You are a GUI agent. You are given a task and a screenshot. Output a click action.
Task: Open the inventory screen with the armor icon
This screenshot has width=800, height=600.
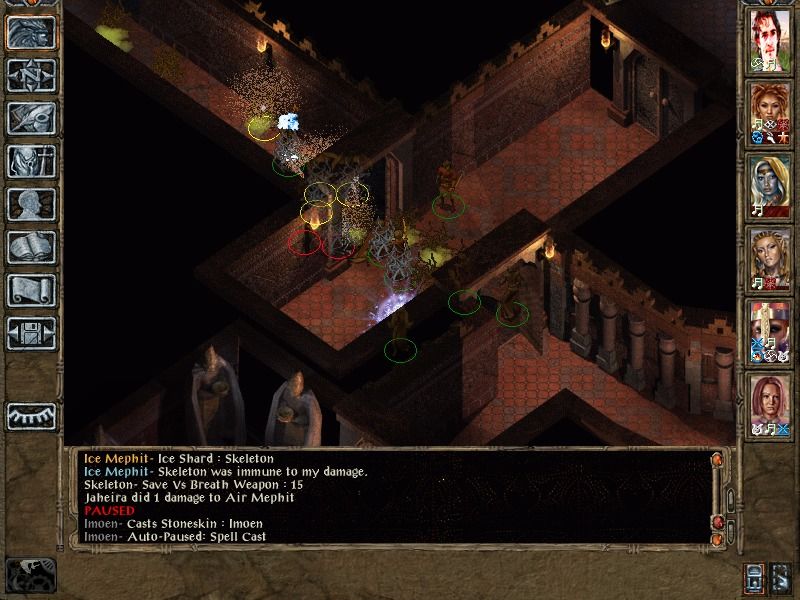(31, 161)
